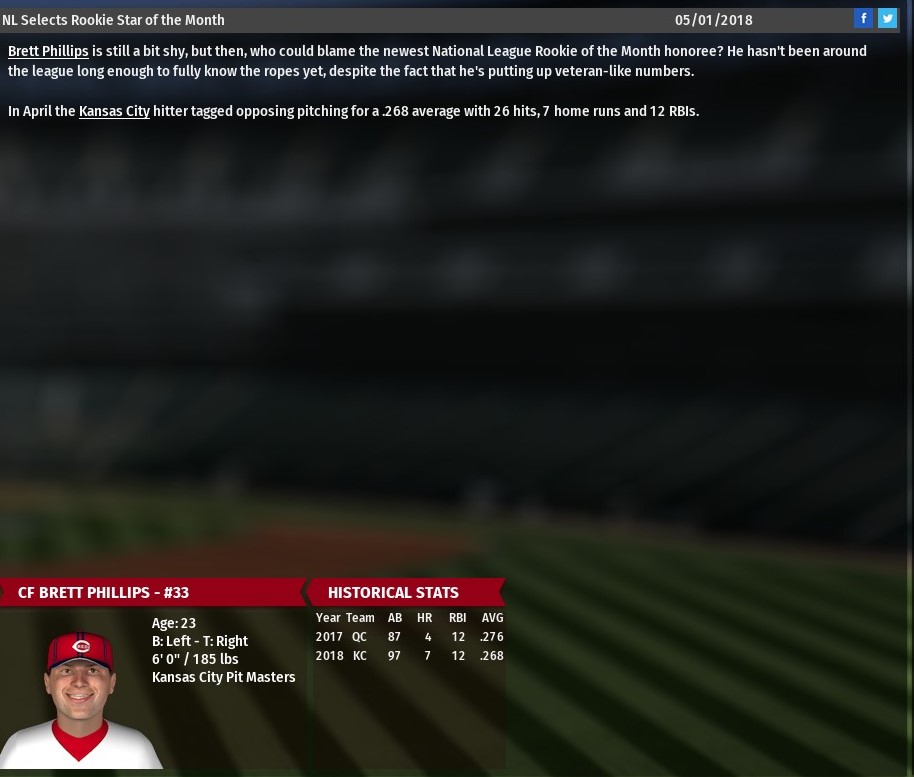Viewport: 914px width, 777px height.
Task: Open the Brett Phillips player link
Action: point(48,51)
